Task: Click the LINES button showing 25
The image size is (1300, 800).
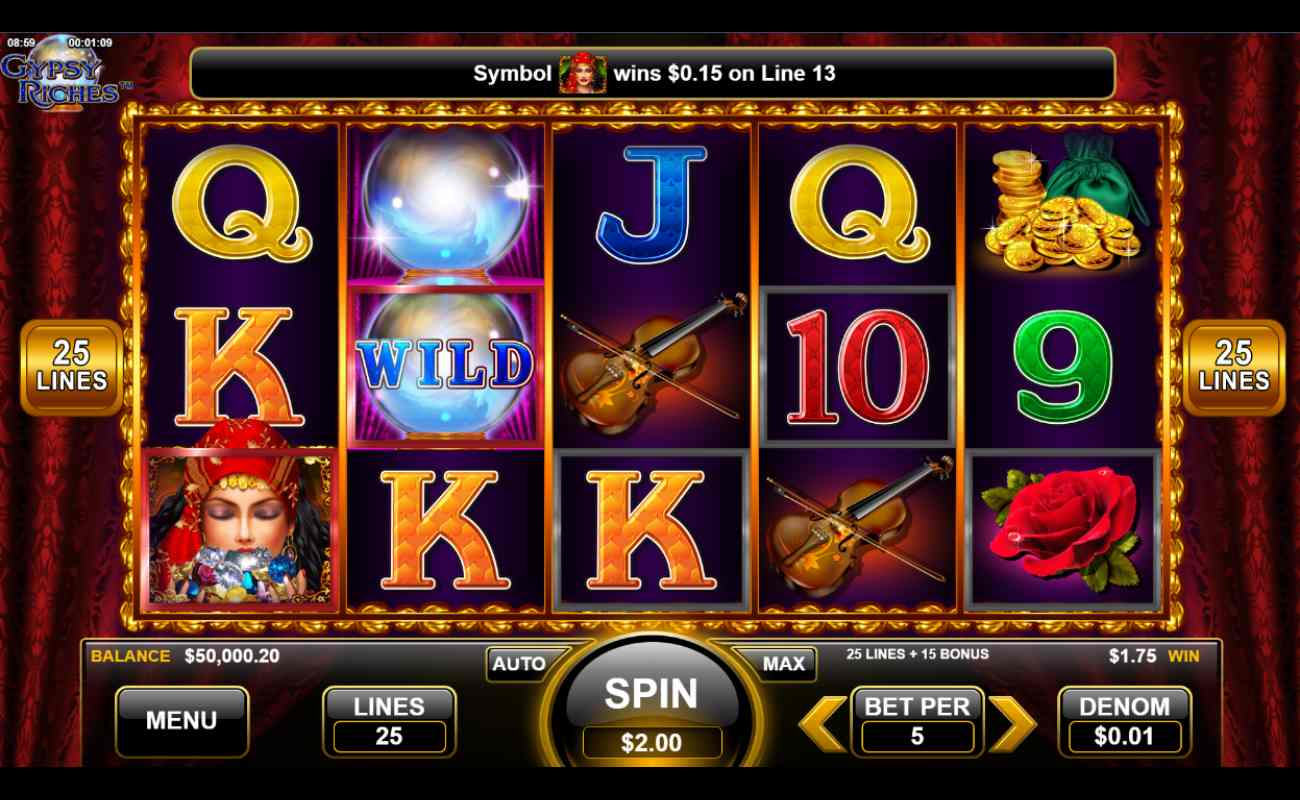Action: [x=389, y=720]
